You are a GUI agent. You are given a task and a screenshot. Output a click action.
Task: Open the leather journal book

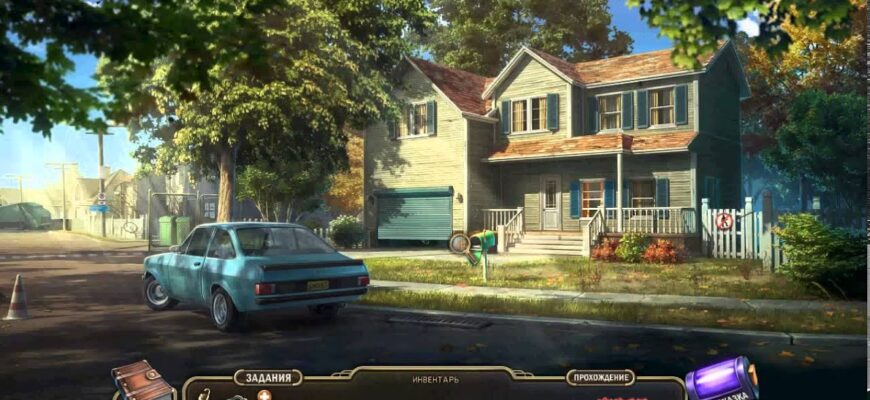(143, 381)
